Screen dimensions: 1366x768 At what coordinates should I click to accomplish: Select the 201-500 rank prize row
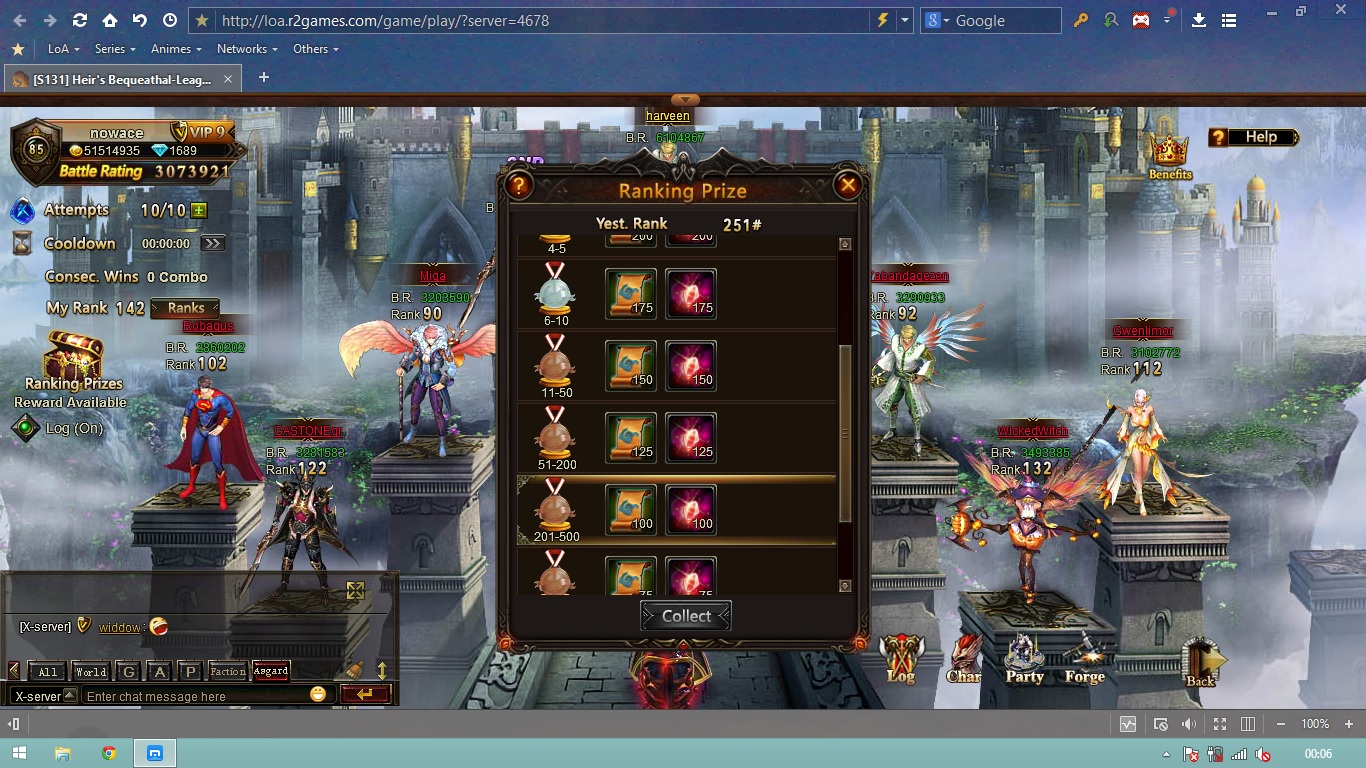pos(676,510)
